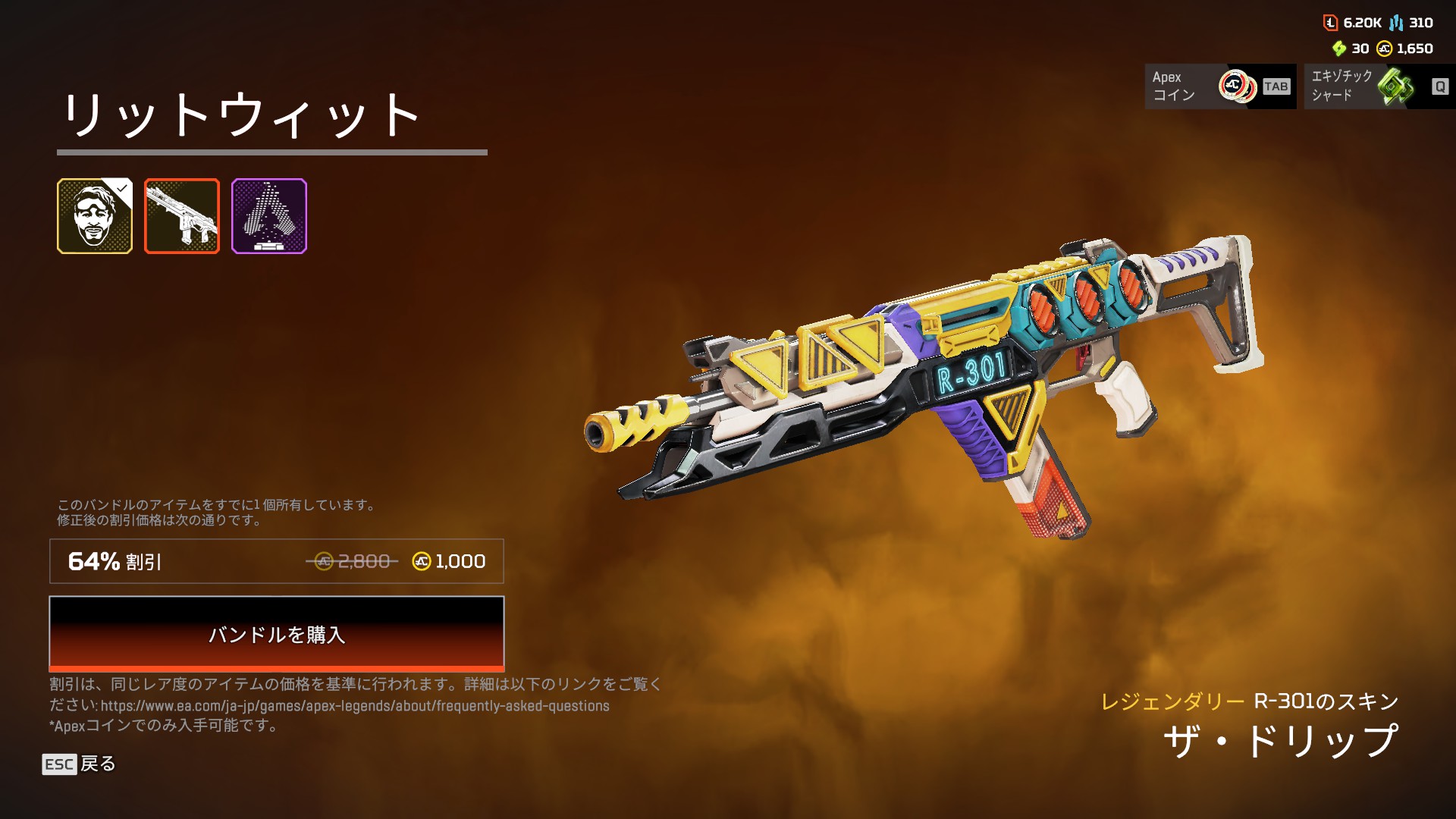The image size is (1456, 819).
Task: Select the purple Apex pack thumbnail
Action: (x=269, y=216)
